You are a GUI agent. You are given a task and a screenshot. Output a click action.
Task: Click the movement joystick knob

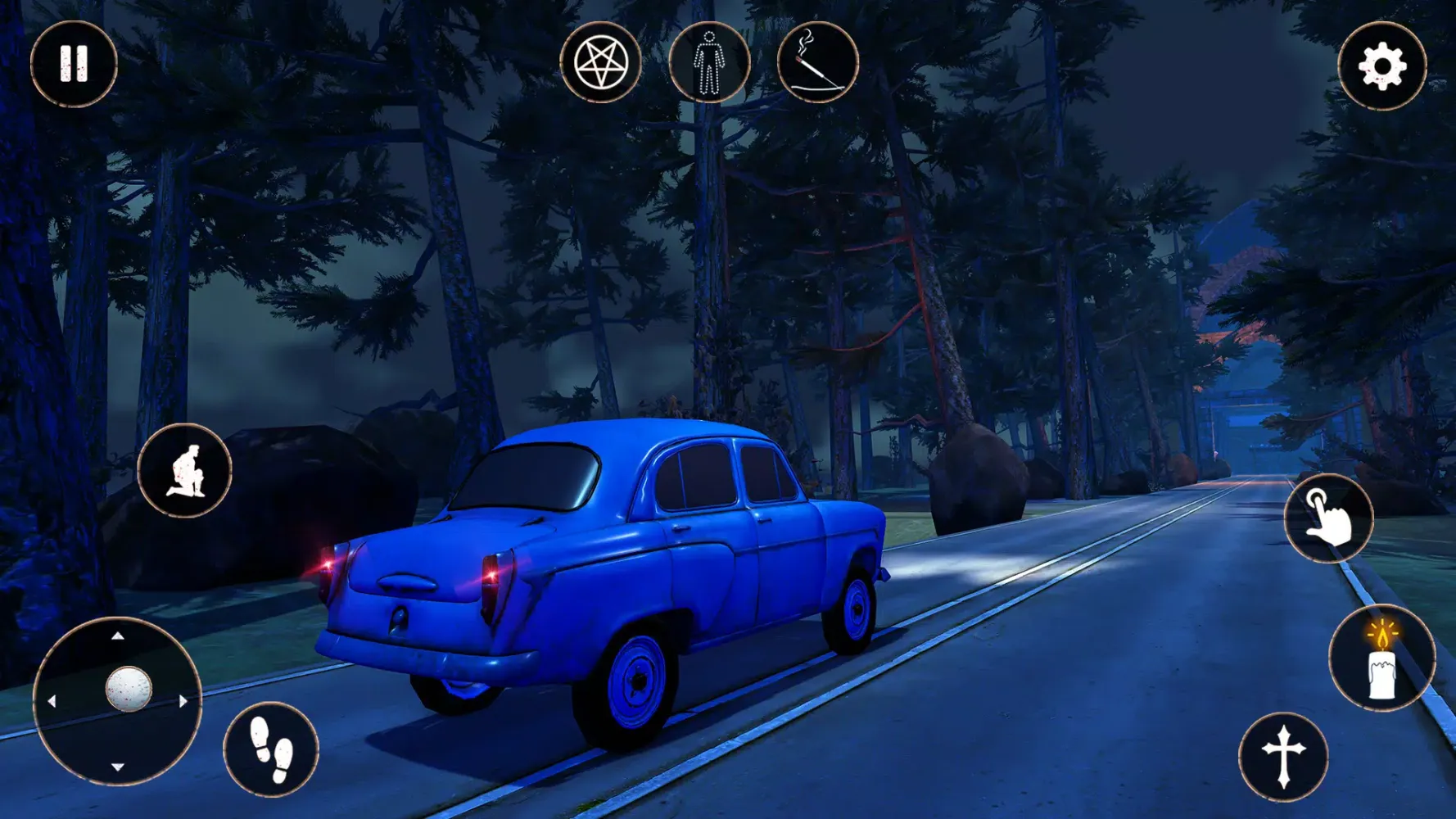tap(129, 689)
